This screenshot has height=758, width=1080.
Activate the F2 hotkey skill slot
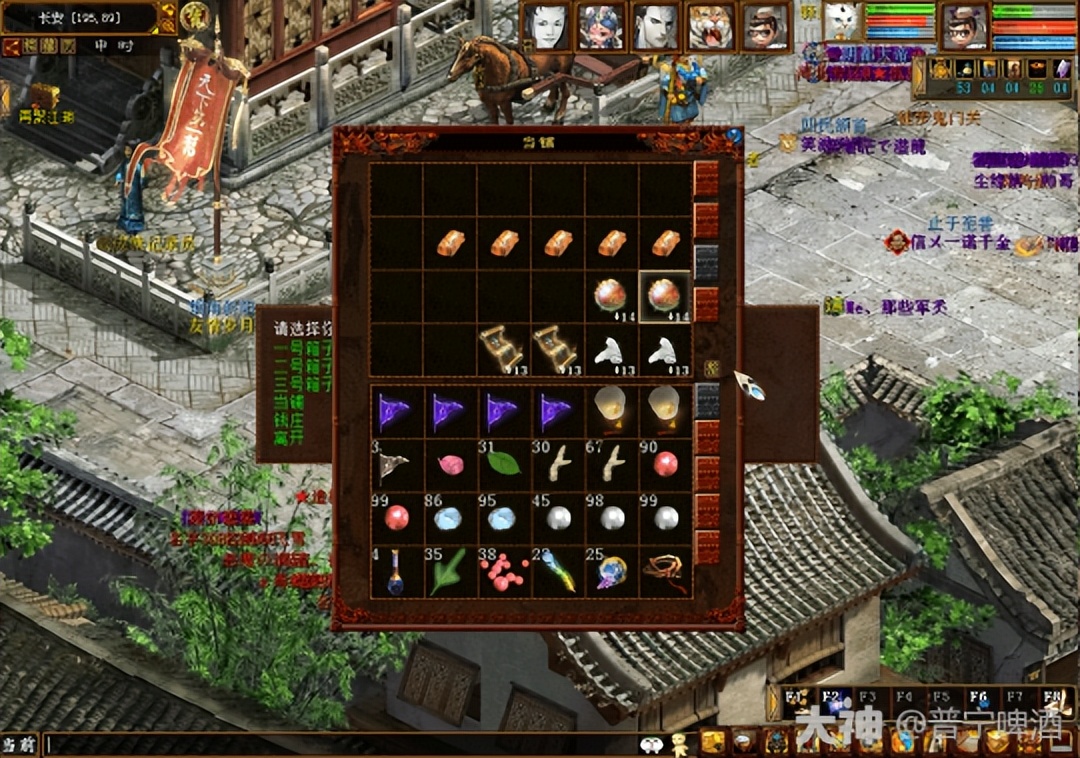coord(834,701)
